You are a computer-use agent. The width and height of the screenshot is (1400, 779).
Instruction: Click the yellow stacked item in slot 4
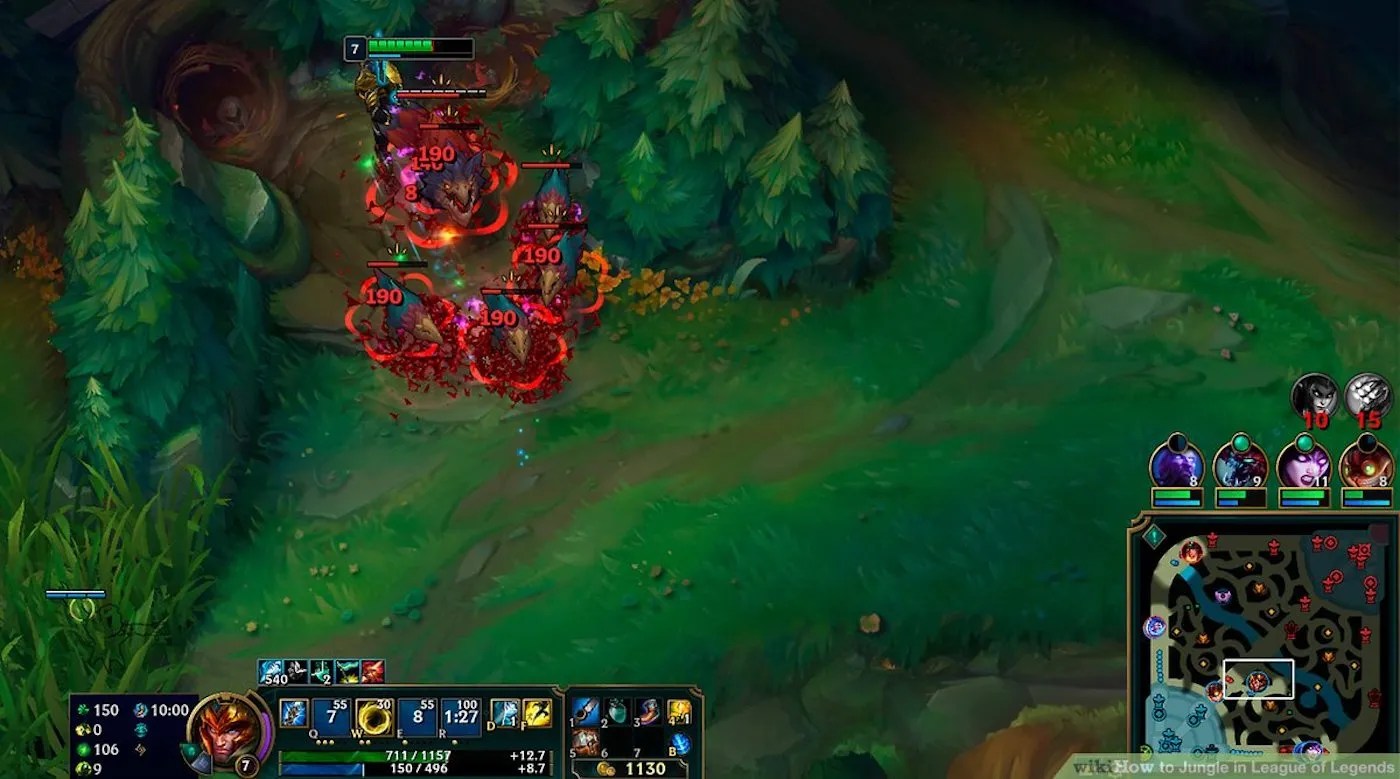(677, 710)
